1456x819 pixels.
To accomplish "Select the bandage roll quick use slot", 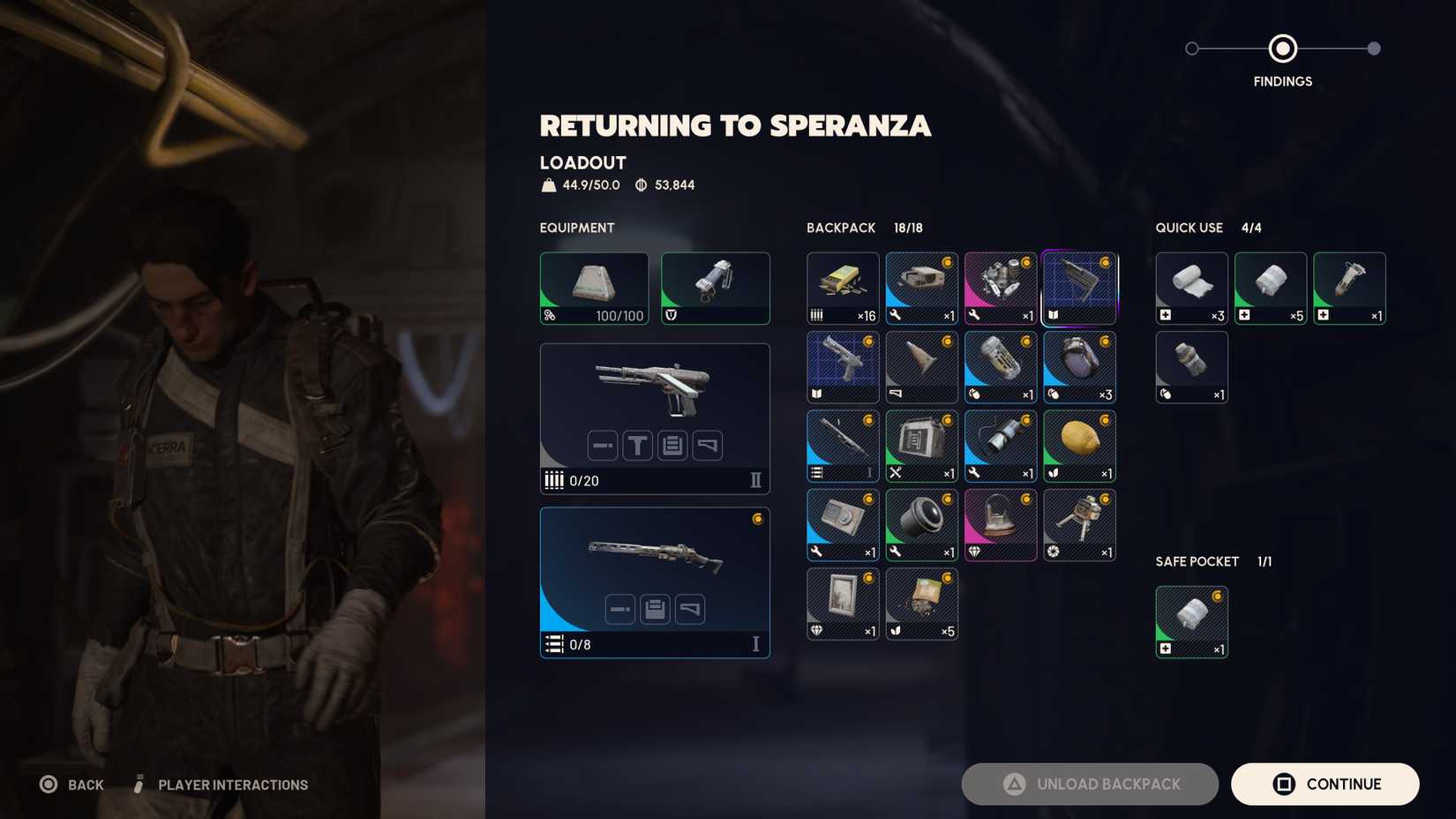I will [x=1191, y=288].
